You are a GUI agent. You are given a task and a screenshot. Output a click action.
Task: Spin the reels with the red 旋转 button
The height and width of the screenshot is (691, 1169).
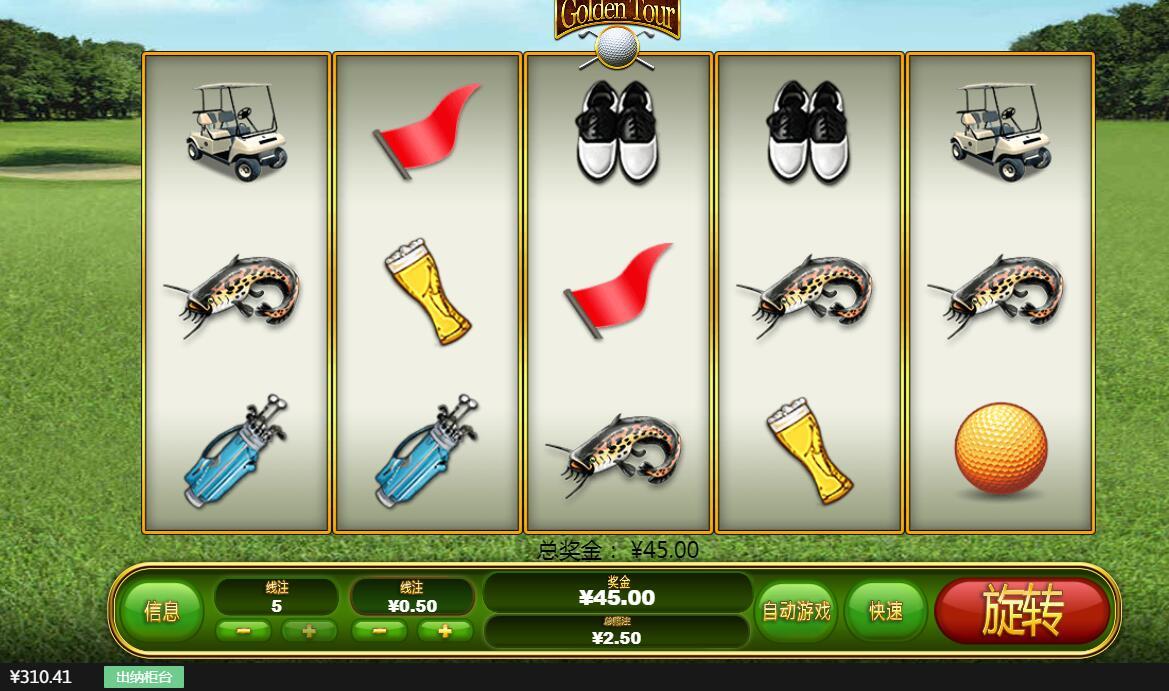point(1022,610)
